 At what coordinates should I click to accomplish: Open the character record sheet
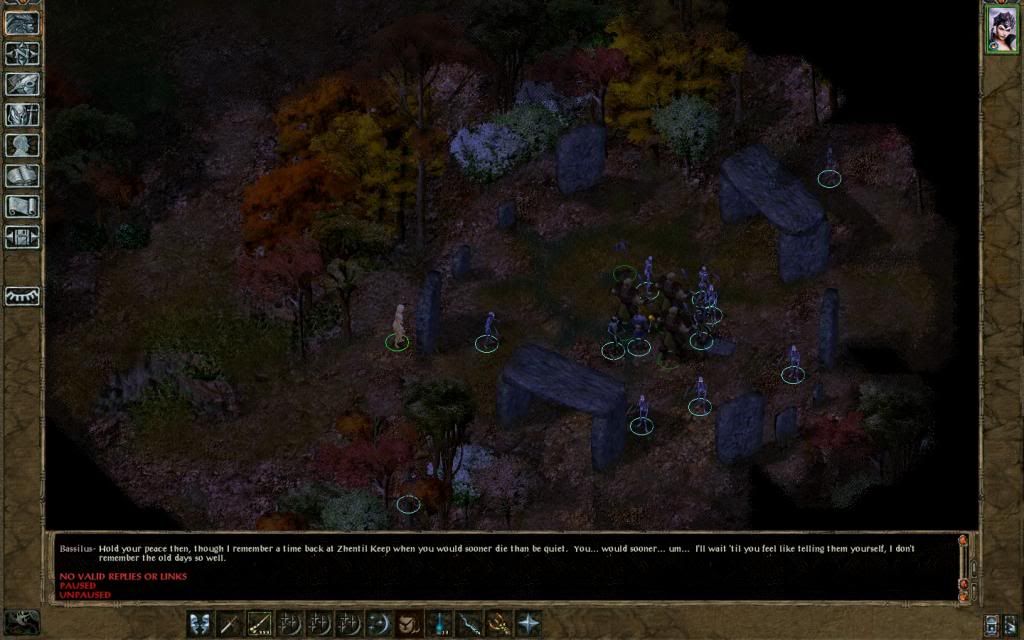point(22,145)
